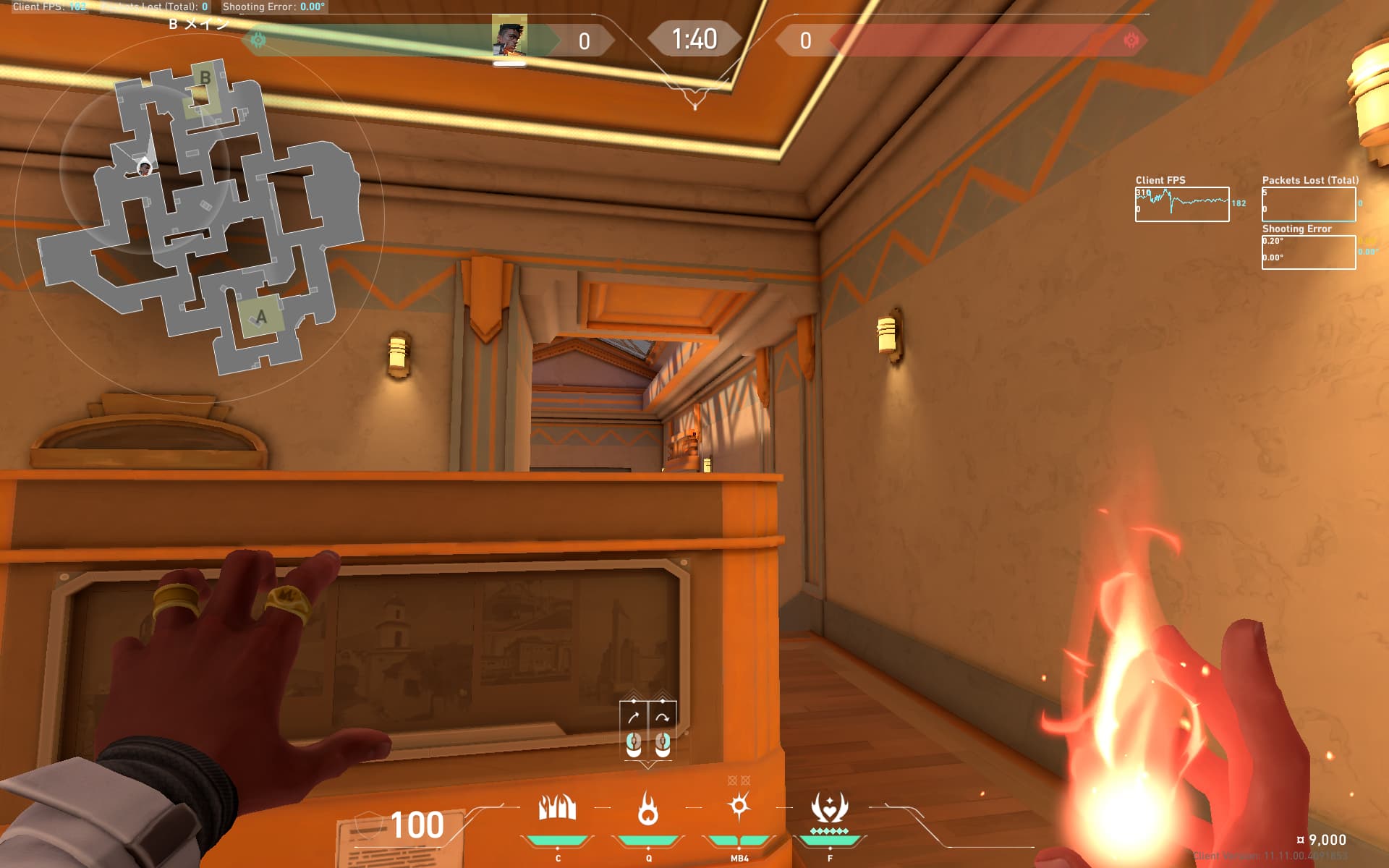Activate the Hot Hands fireball ability
Image resolution: width=1389 pixels, height=868 pixels.
648,808
